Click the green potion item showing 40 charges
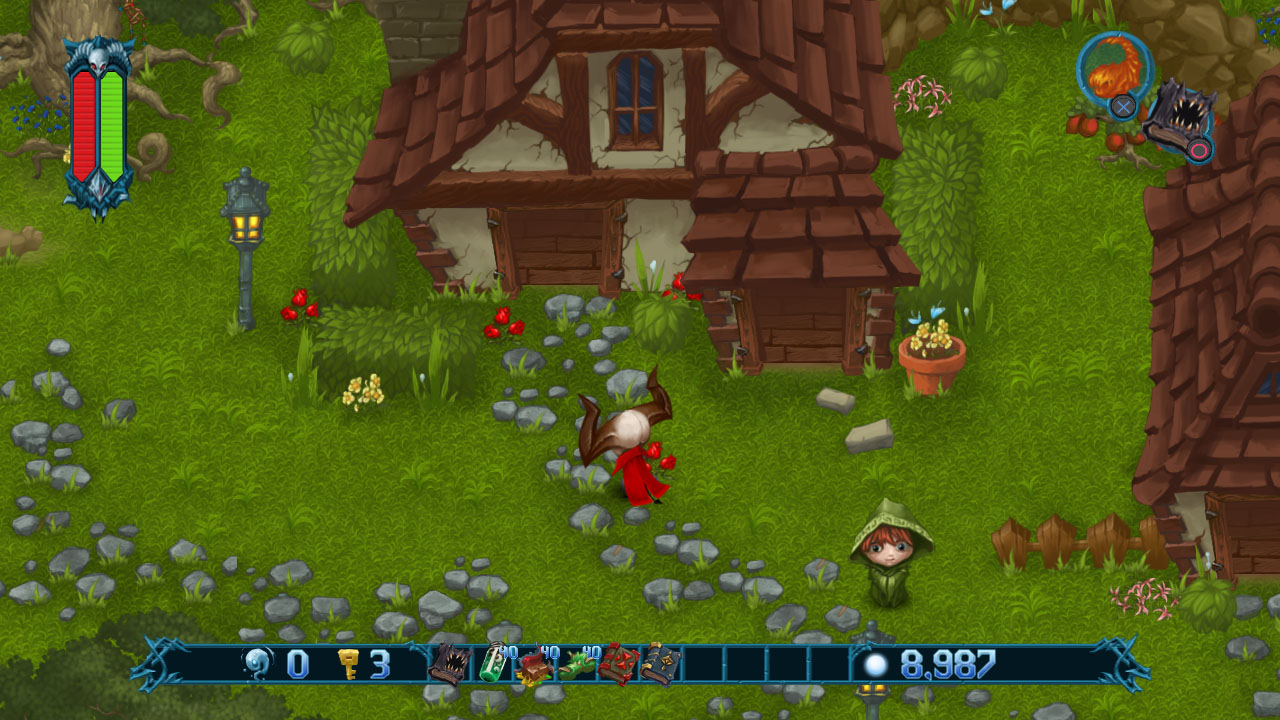The image size is (1280, 720). pyautogui.click(x=493, y=663)
